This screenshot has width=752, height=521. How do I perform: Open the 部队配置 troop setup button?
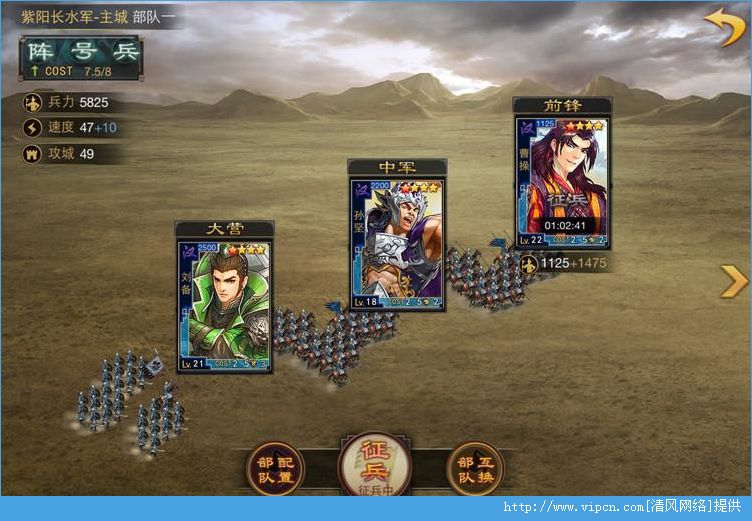tap(274, 469)
